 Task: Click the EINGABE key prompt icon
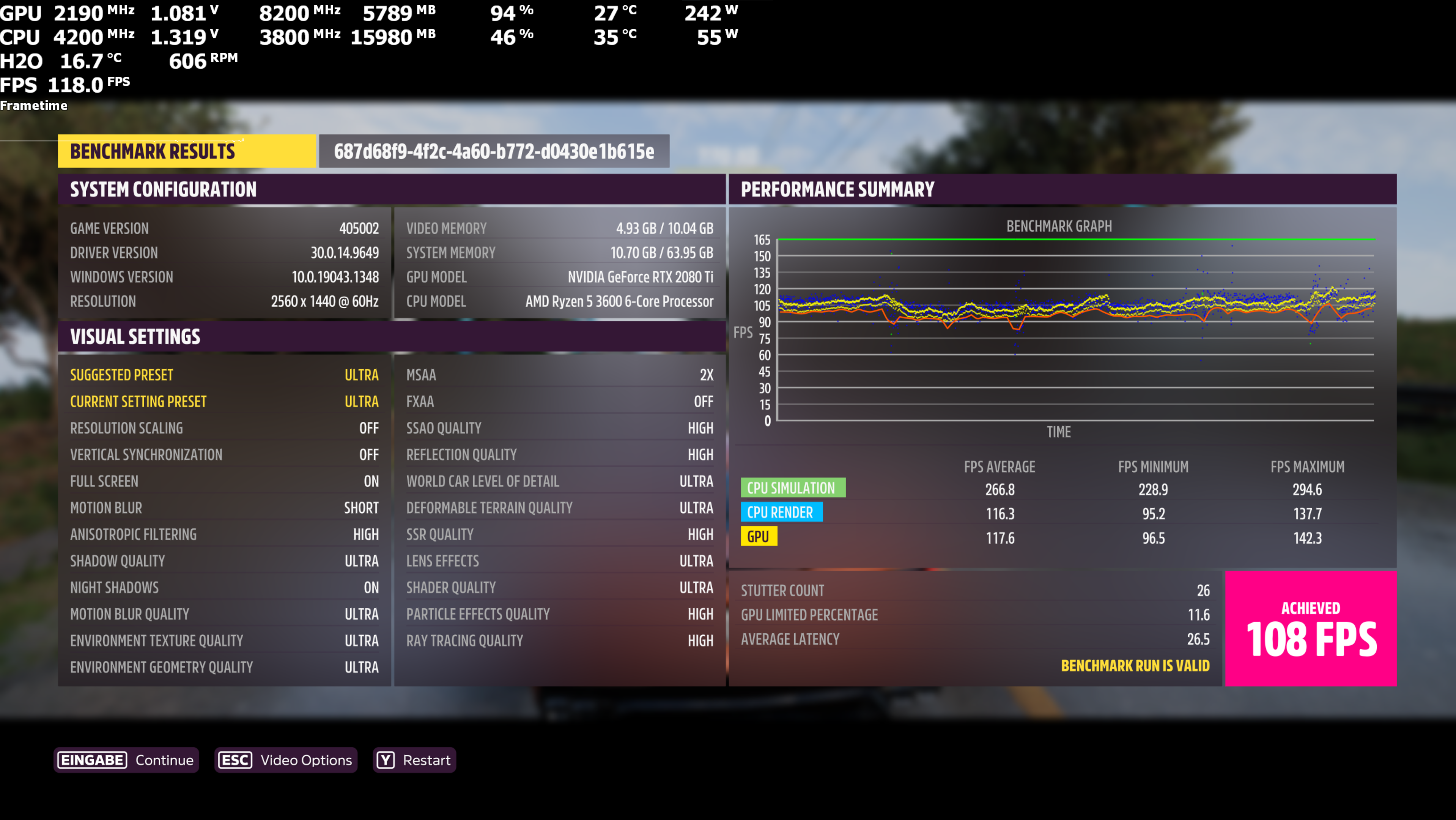[x=92, y=760]
